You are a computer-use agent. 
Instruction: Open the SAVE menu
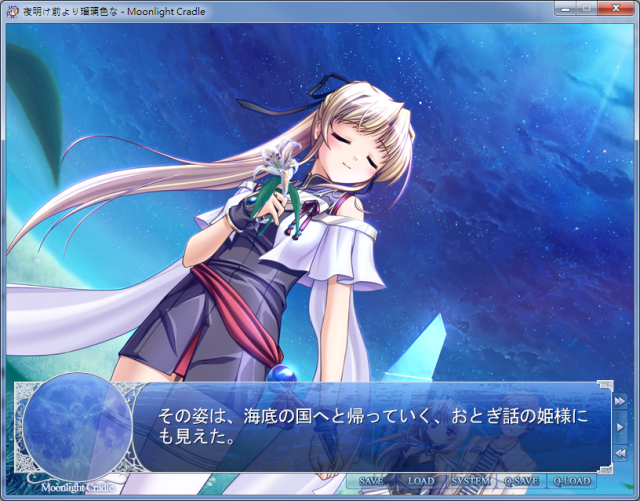click(371, 481)
